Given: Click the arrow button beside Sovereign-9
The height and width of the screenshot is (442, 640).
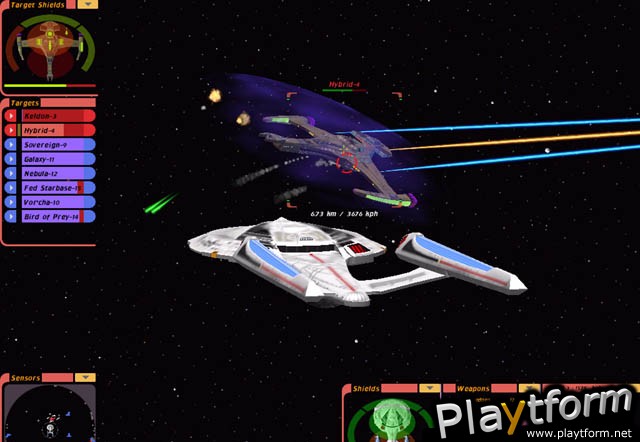Looking at the screenshot, I should tap(11, 144).
